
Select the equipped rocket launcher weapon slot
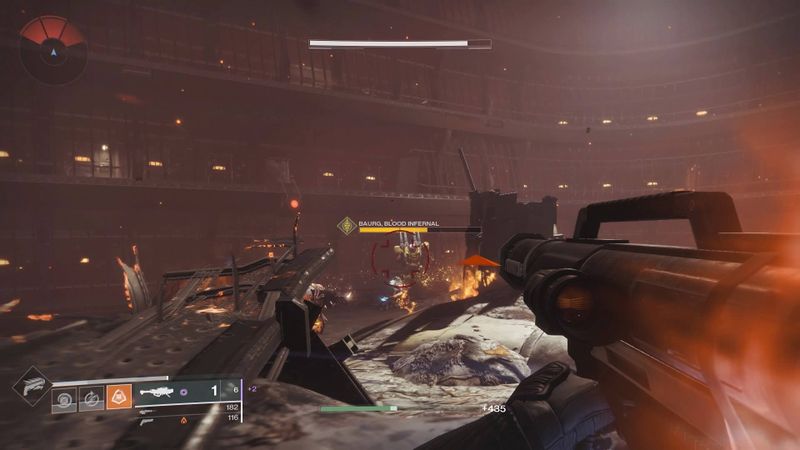coord(170,393)
